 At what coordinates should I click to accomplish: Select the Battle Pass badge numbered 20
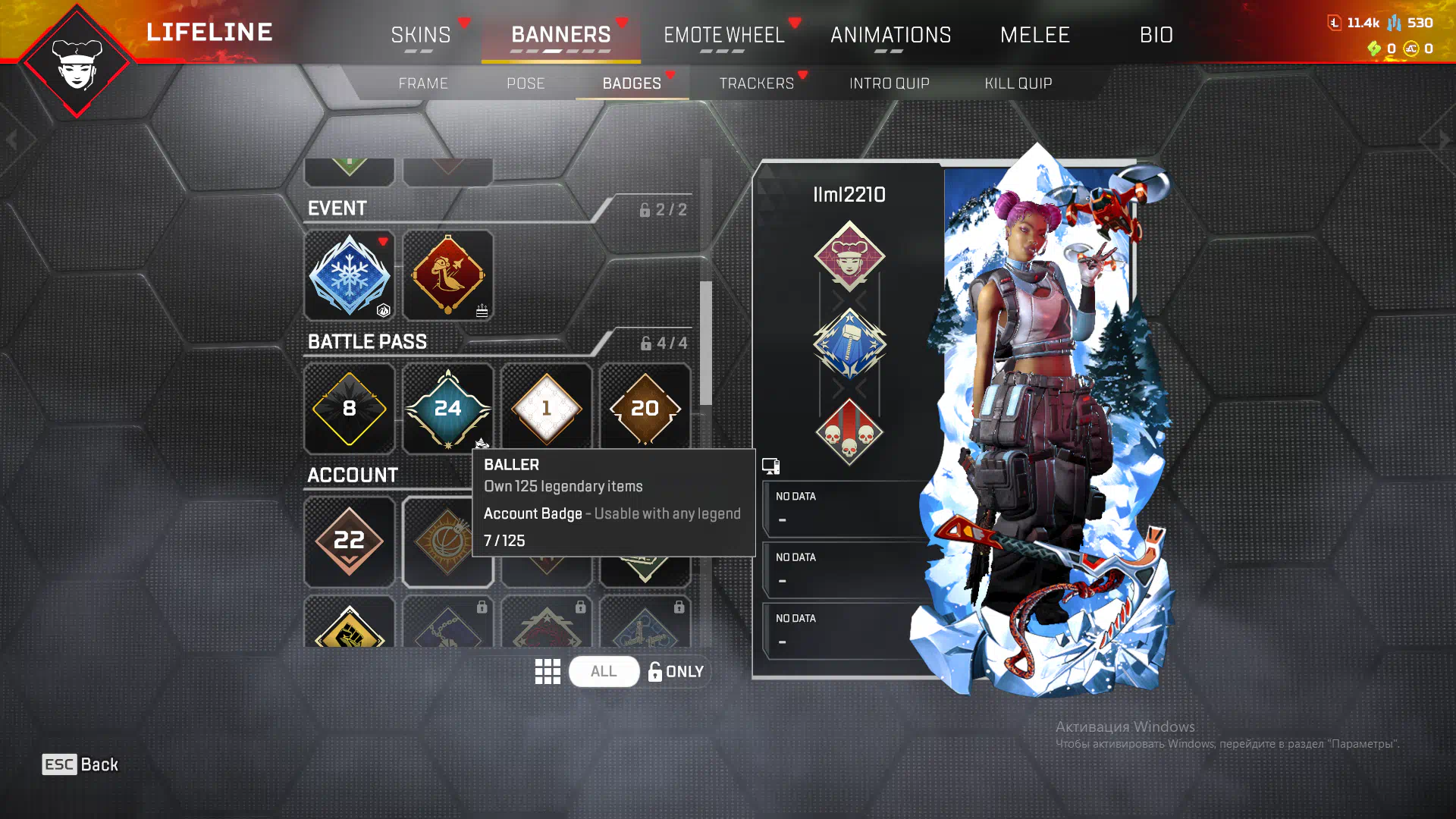(x=645, y=409)
